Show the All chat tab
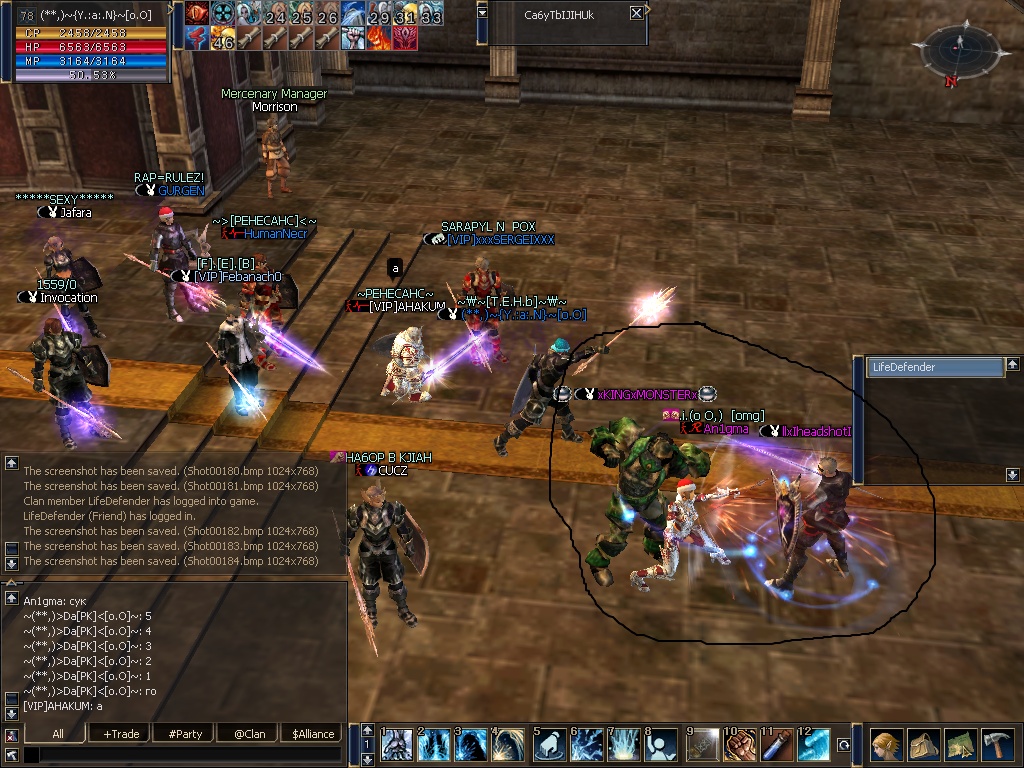The image size is (1024, 768). point(57,733)
